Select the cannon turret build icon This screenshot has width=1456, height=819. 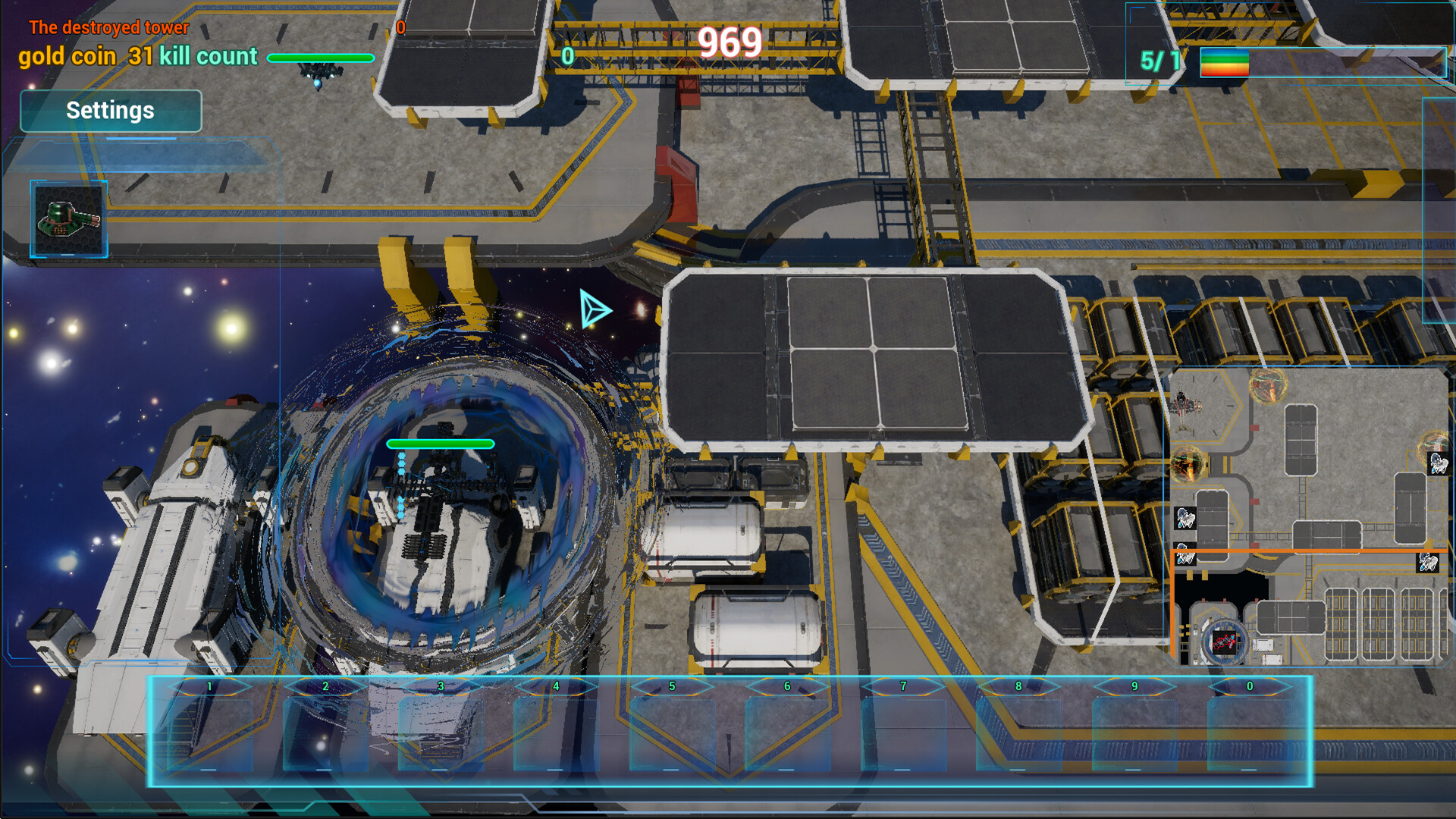[x=67, y=218]
